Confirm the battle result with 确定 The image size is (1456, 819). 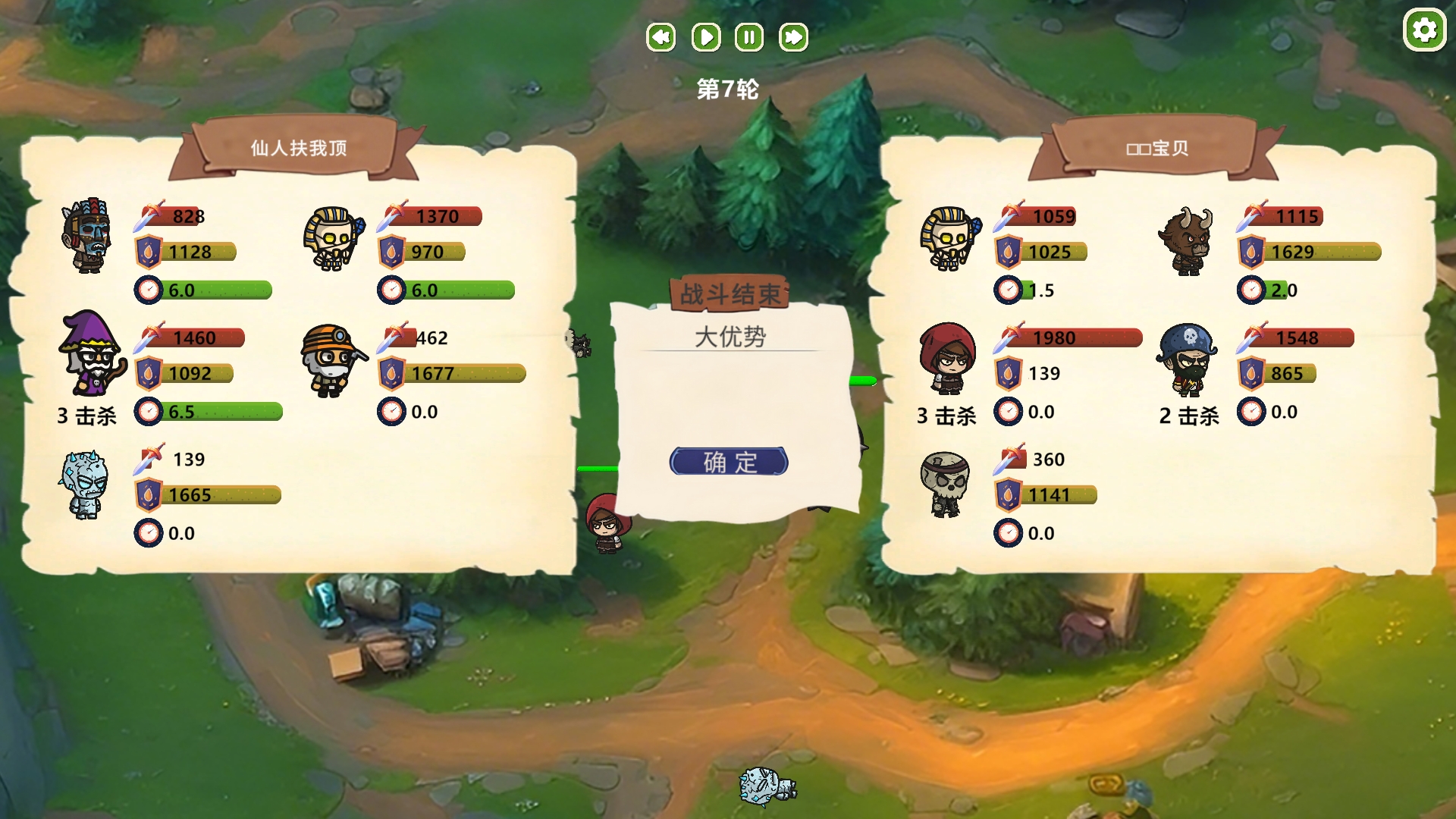coord(729,461)
